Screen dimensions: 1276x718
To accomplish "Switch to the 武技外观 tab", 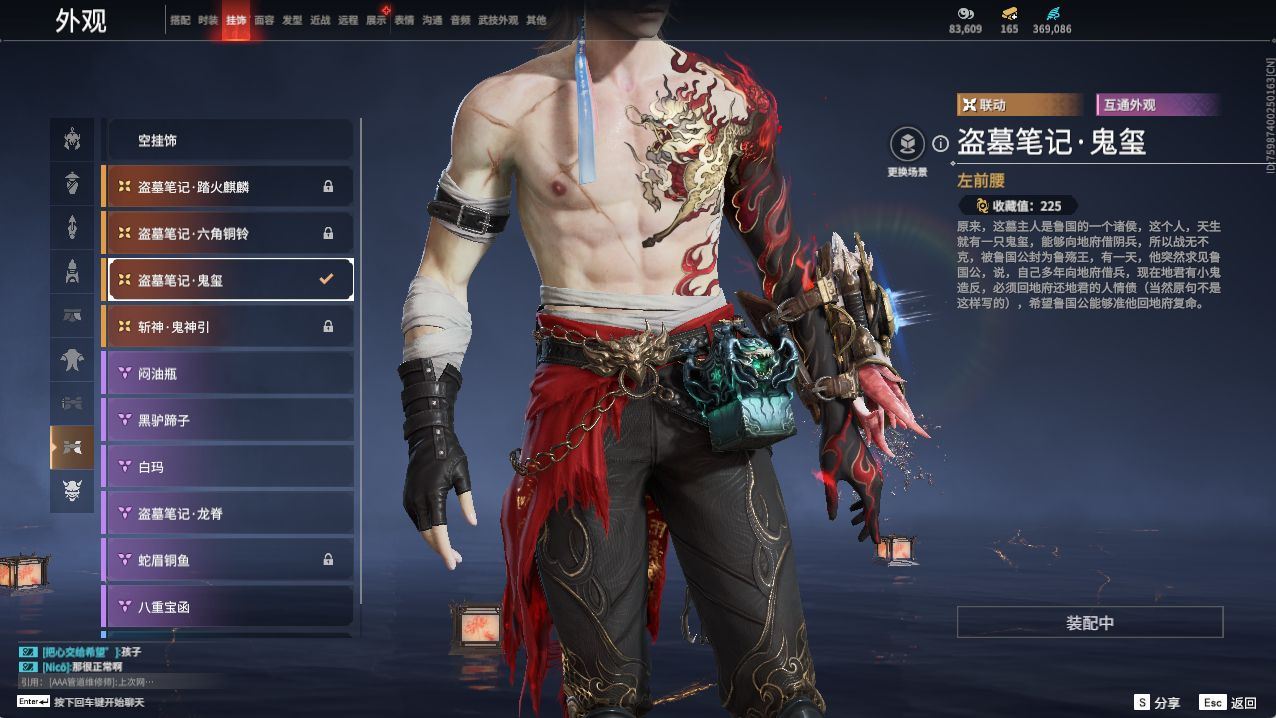I will point(498,20).
